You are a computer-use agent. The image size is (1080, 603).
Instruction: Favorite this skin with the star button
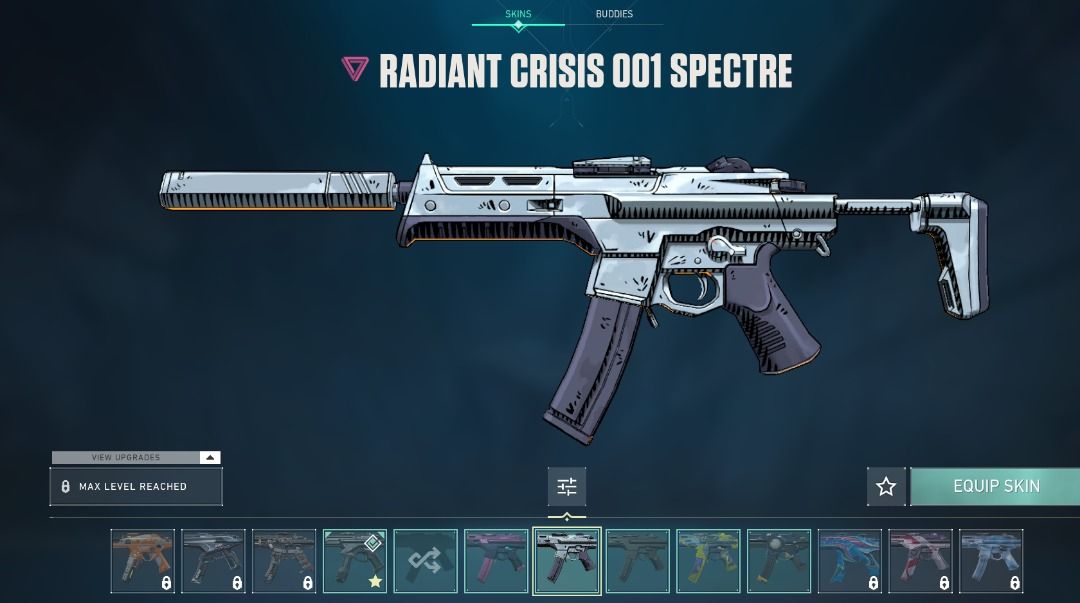(x=886, y=487)
